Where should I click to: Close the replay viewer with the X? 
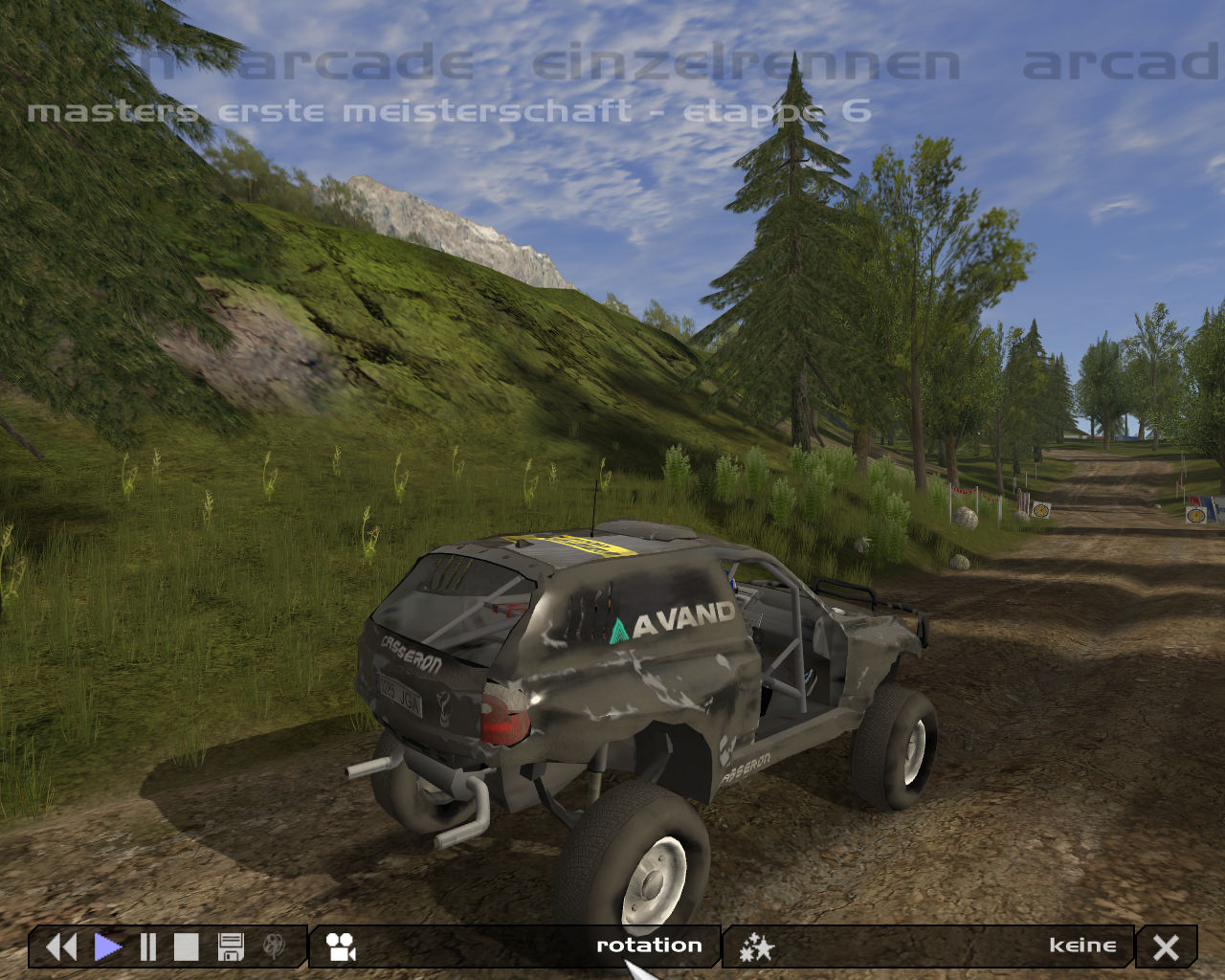coord(1166,947)
